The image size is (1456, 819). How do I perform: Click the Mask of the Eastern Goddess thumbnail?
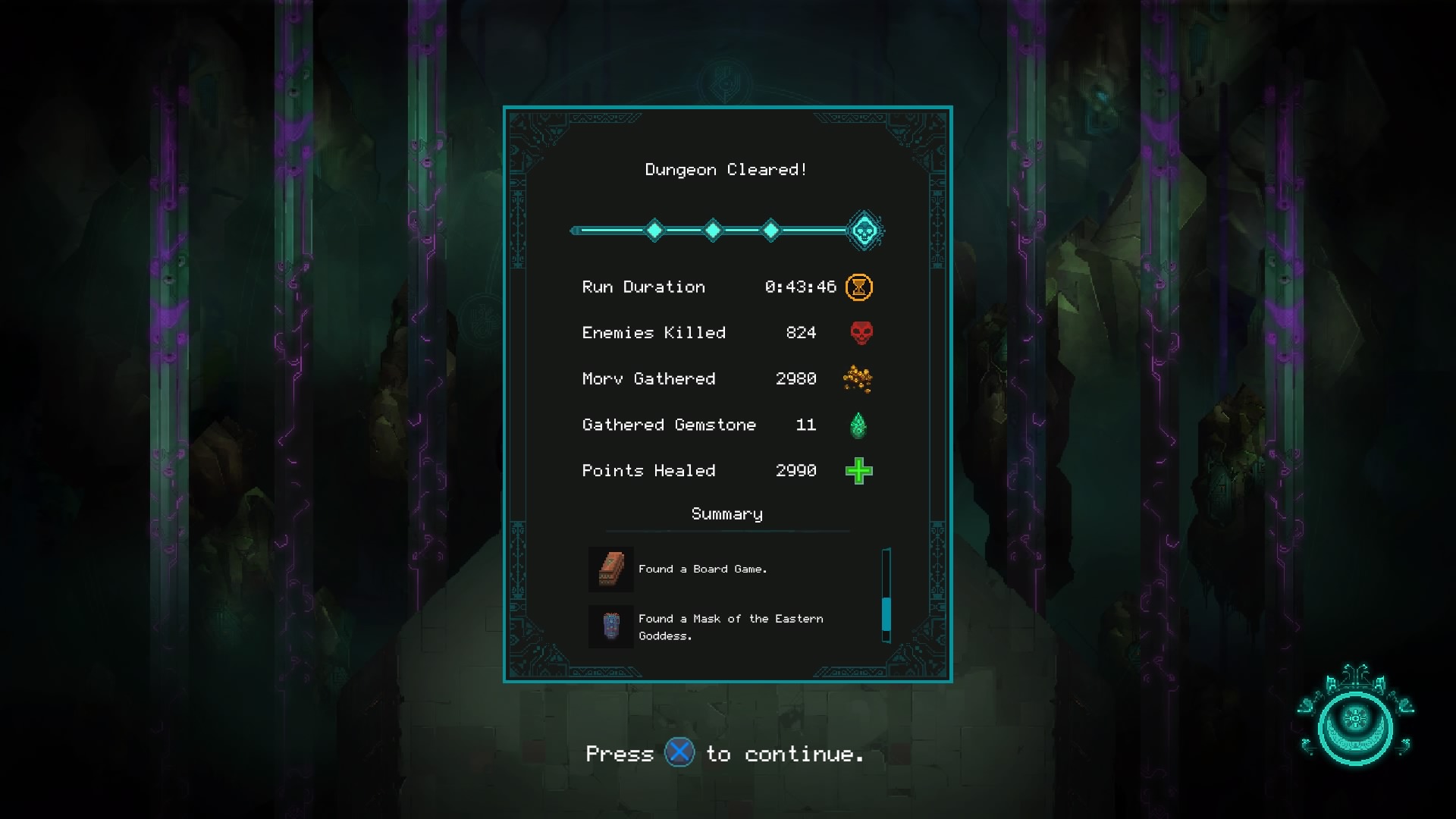point(610,626)
